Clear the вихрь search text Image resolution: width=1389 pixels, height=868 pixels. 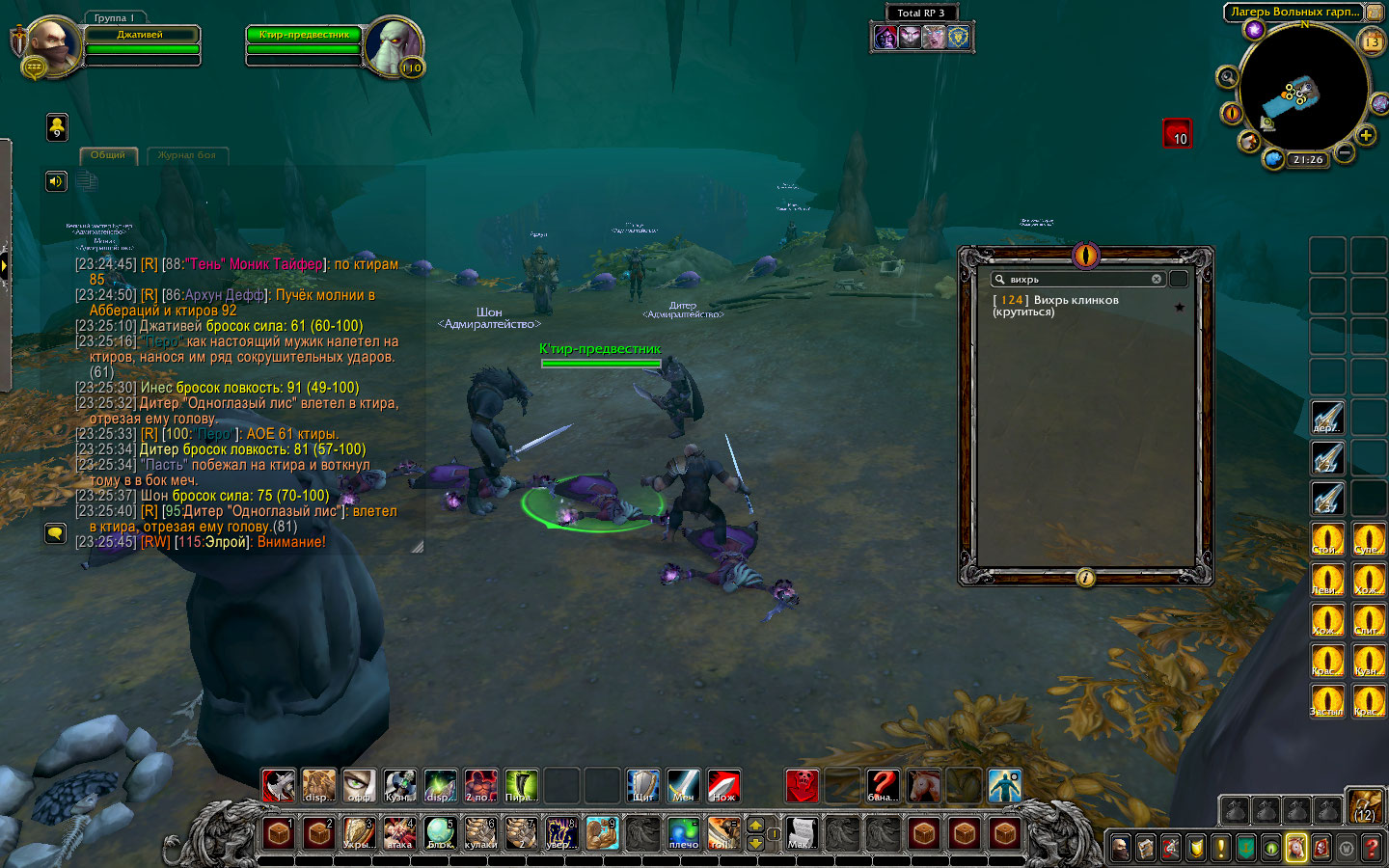[1157, 280]
